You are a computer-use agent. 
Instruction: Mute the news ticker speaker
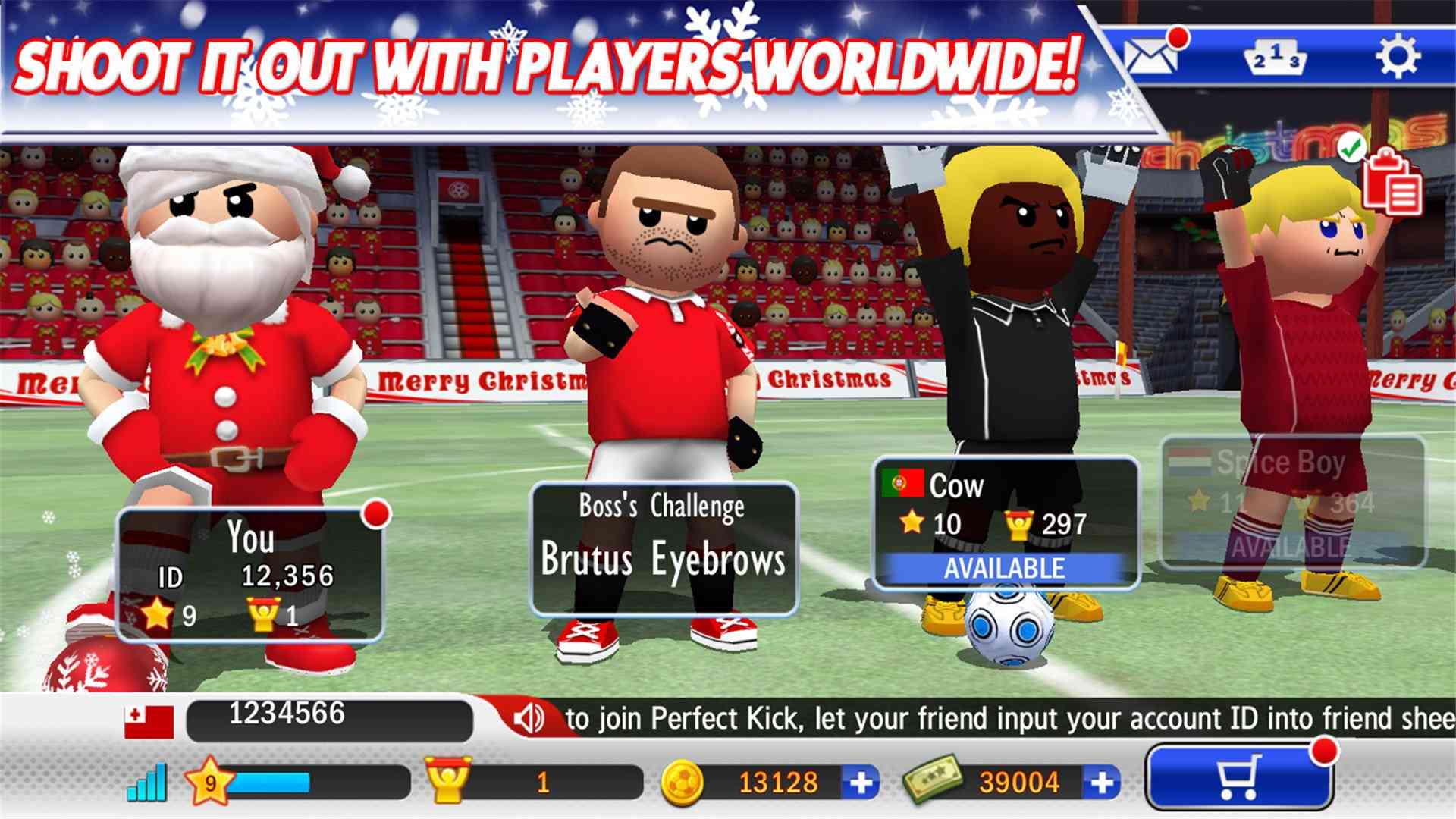[x=529, y=716]
